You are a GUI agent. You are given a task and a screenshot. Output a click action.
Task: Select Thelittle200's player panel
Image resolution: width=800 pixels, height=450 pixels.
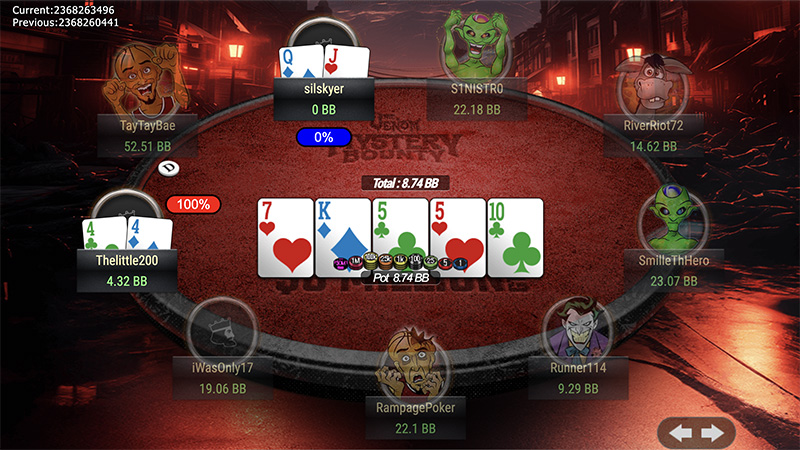[128, 270]
